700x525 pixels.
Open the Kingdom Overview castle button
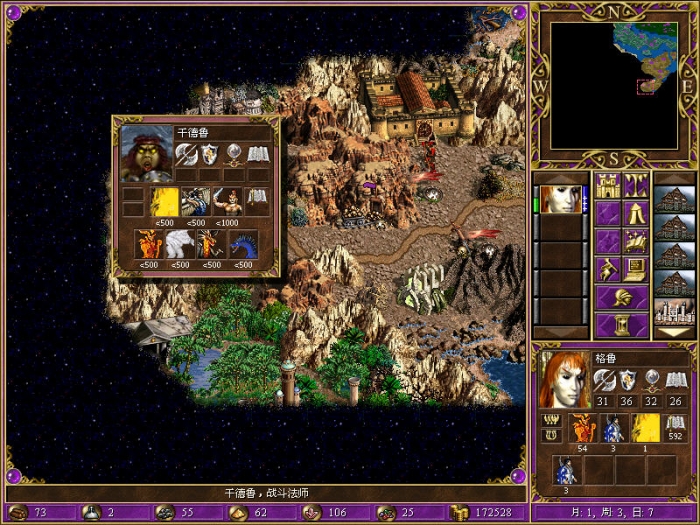click(608, 185)
